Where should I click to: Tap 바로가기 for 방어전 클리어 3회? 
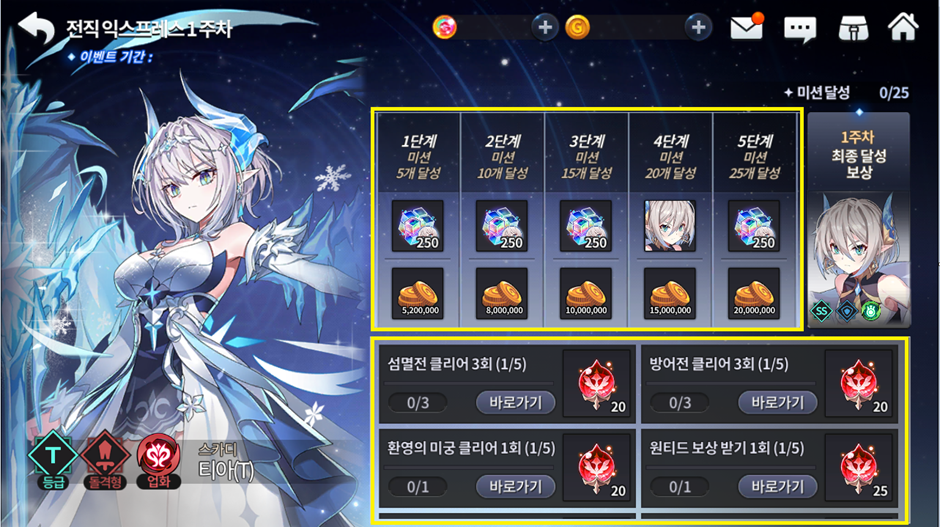coord(777,403)
